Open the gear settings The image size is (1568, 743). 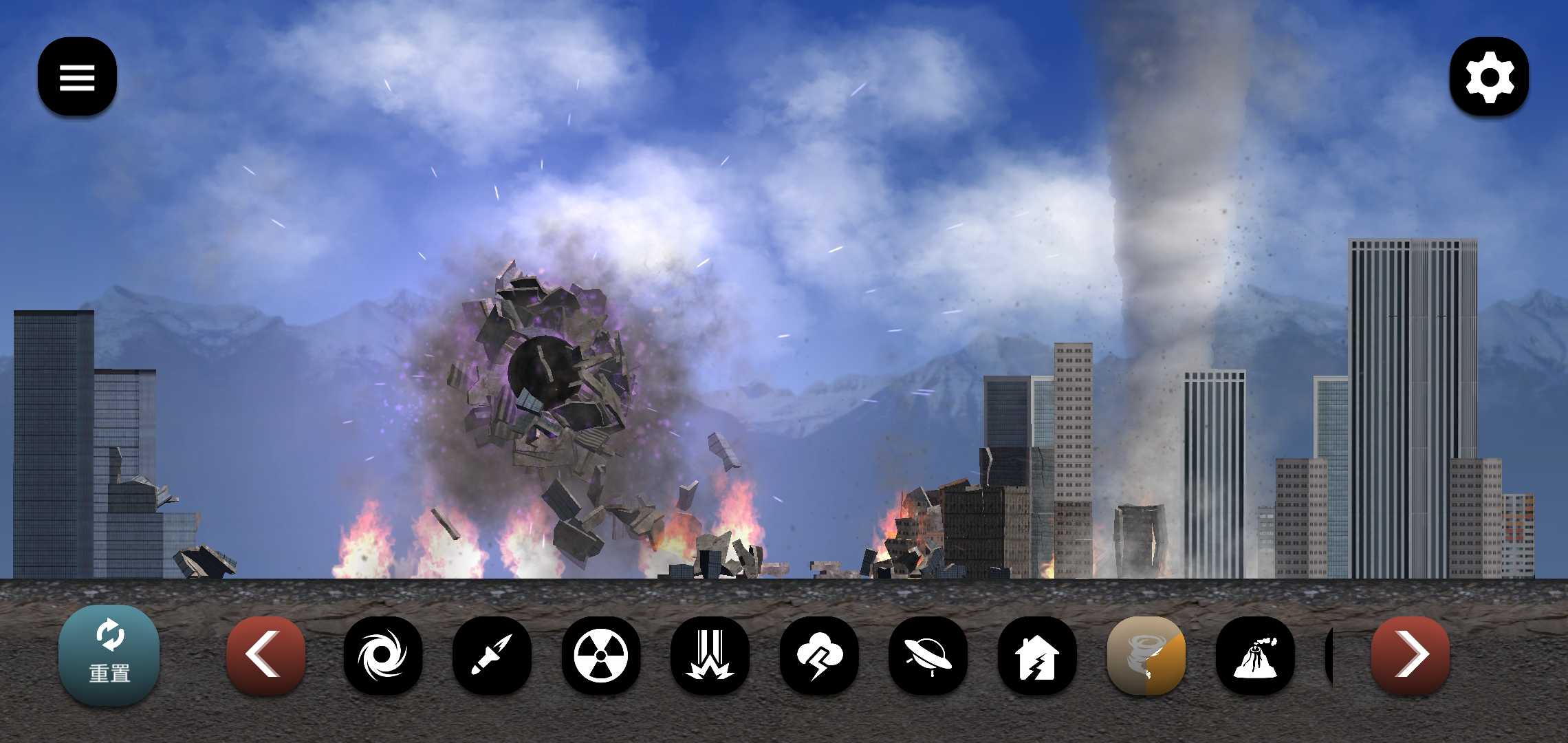(1489, 76)
